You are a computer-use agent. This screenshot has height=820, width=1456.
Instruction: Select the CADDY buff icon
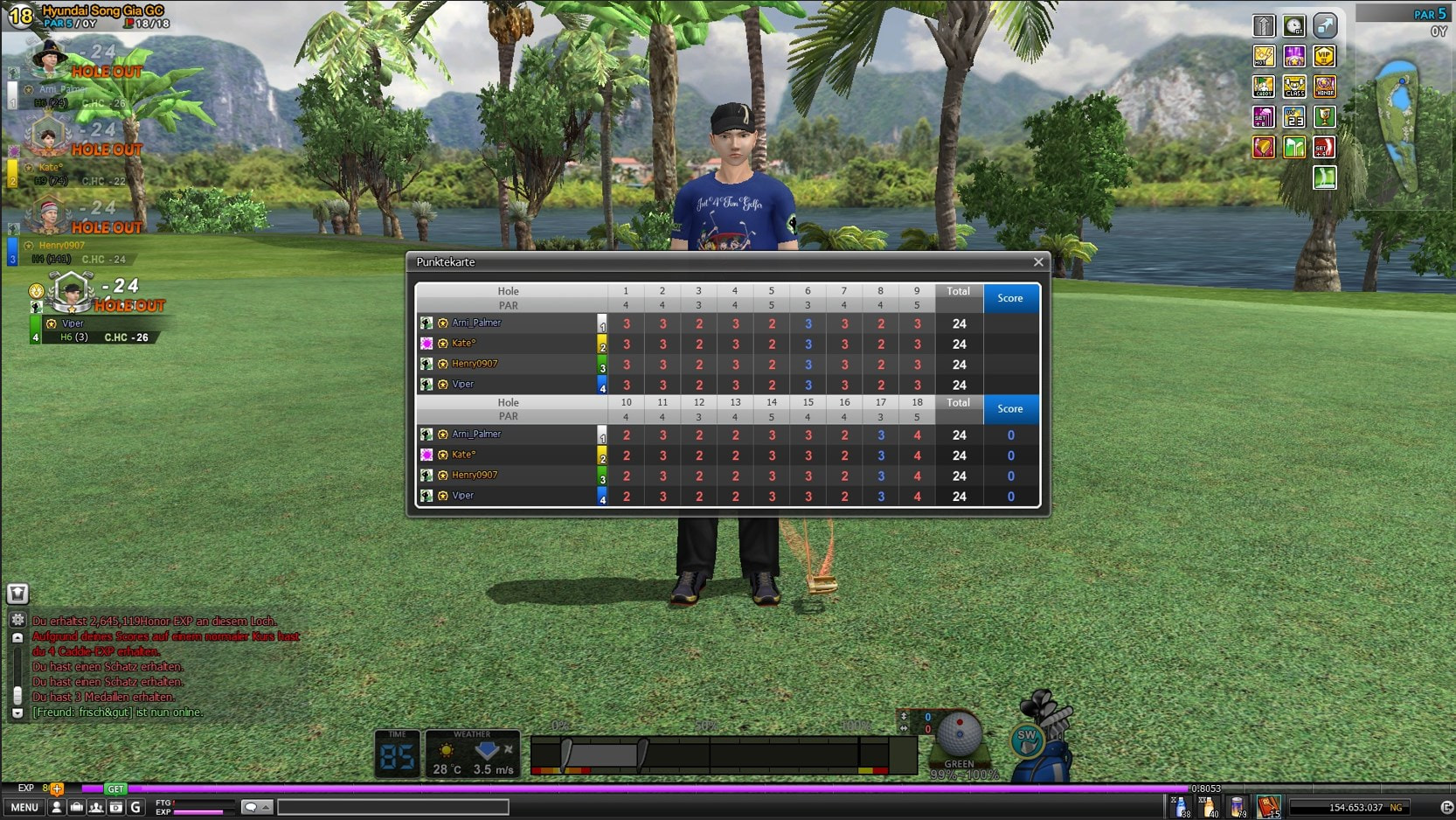1264,87
